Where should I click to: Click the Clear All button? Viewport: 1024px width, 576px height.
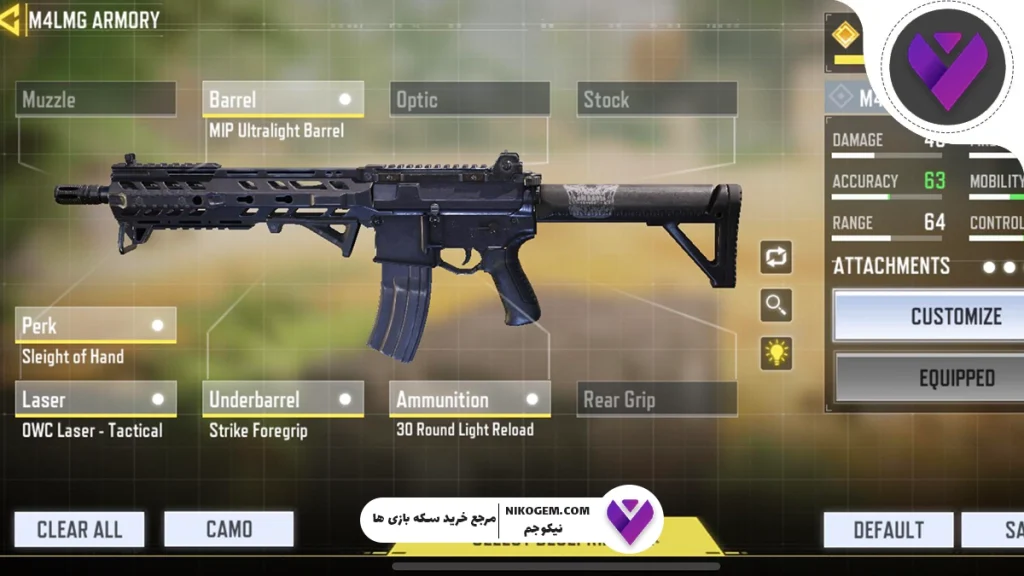pyautogui.click(x=79, y=529)
